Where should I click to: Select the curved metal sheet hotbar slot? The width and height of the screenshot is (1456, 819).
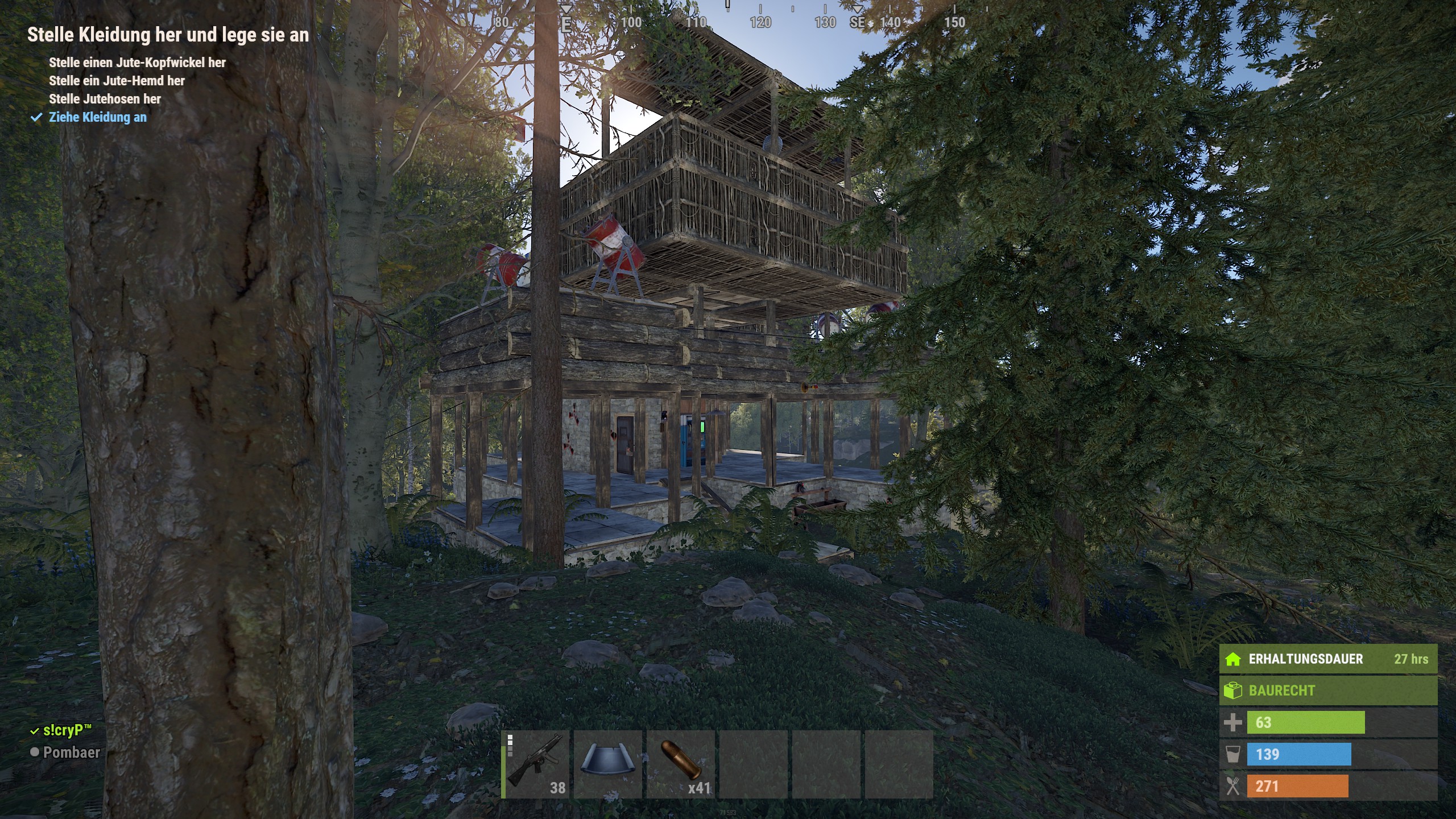(x=608, y=764)
